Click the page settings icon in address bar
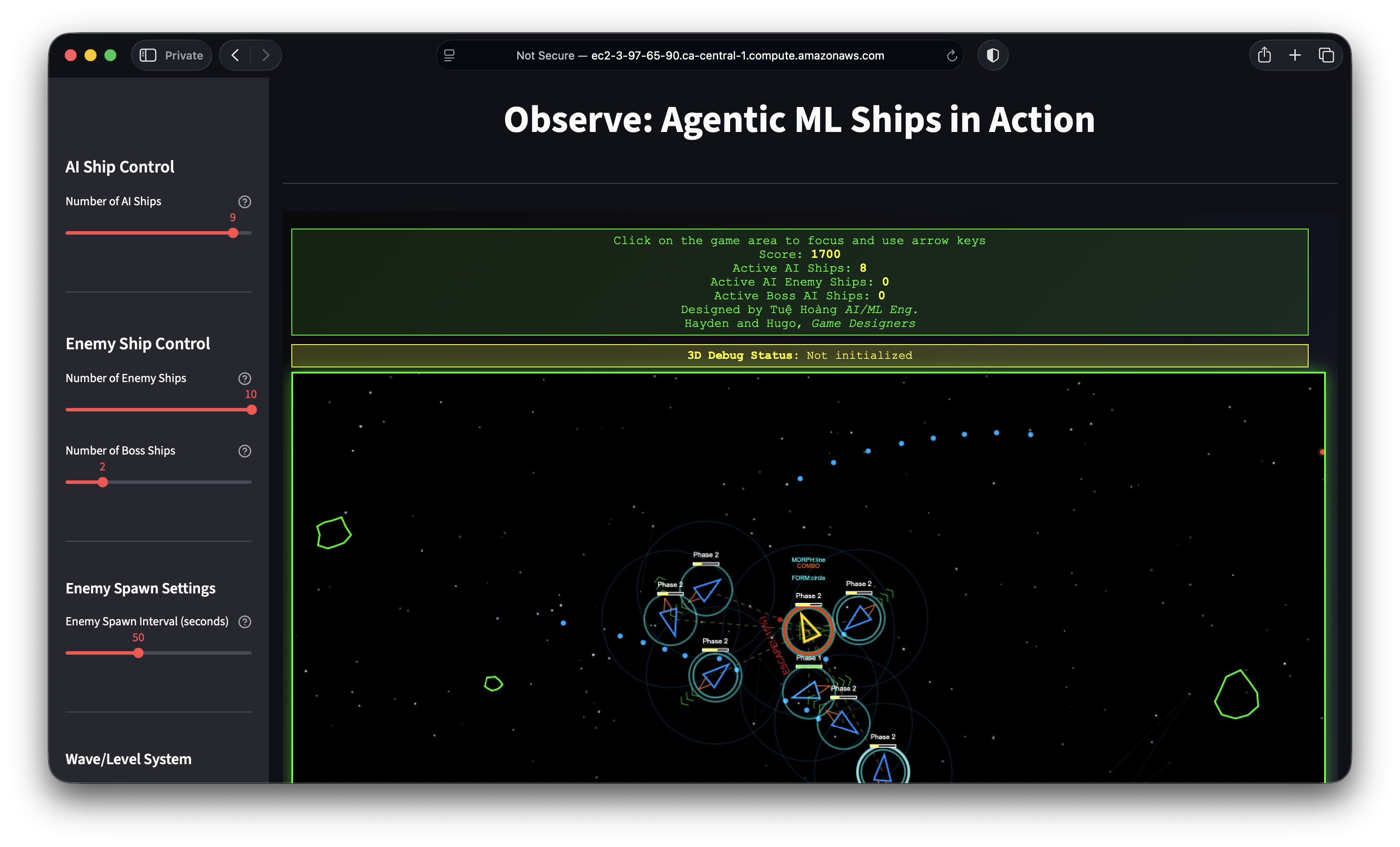Viewport: 1400px width, 847px height. (450, 55)
